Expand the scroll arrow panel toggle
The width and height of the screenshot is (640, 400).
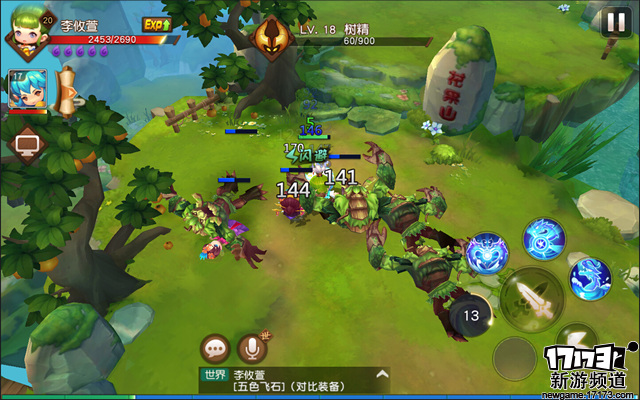[70, 90]
